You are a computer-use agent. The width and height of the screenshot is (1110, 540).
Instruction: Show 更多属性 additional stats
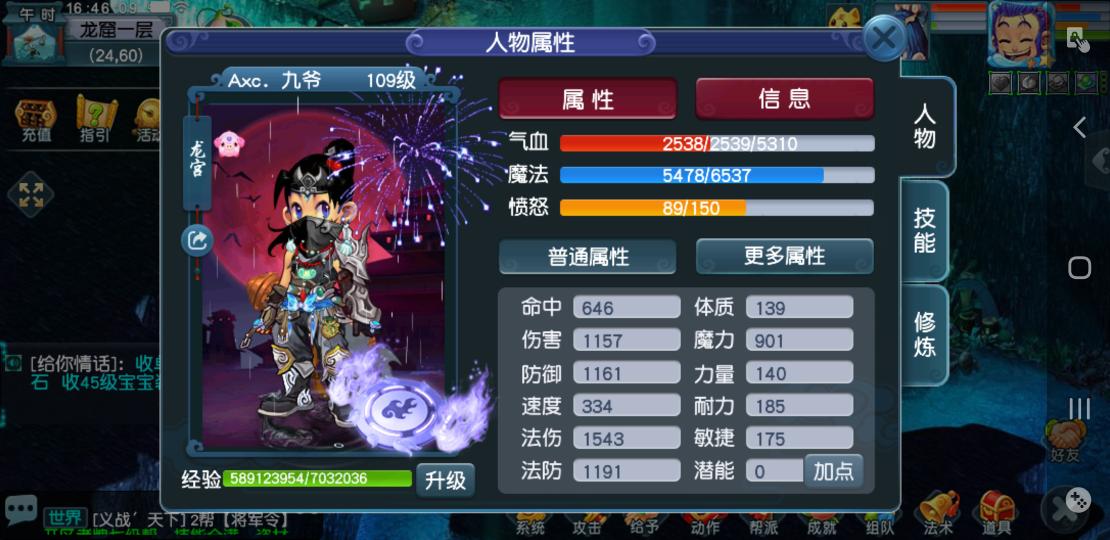coord(784,256)
